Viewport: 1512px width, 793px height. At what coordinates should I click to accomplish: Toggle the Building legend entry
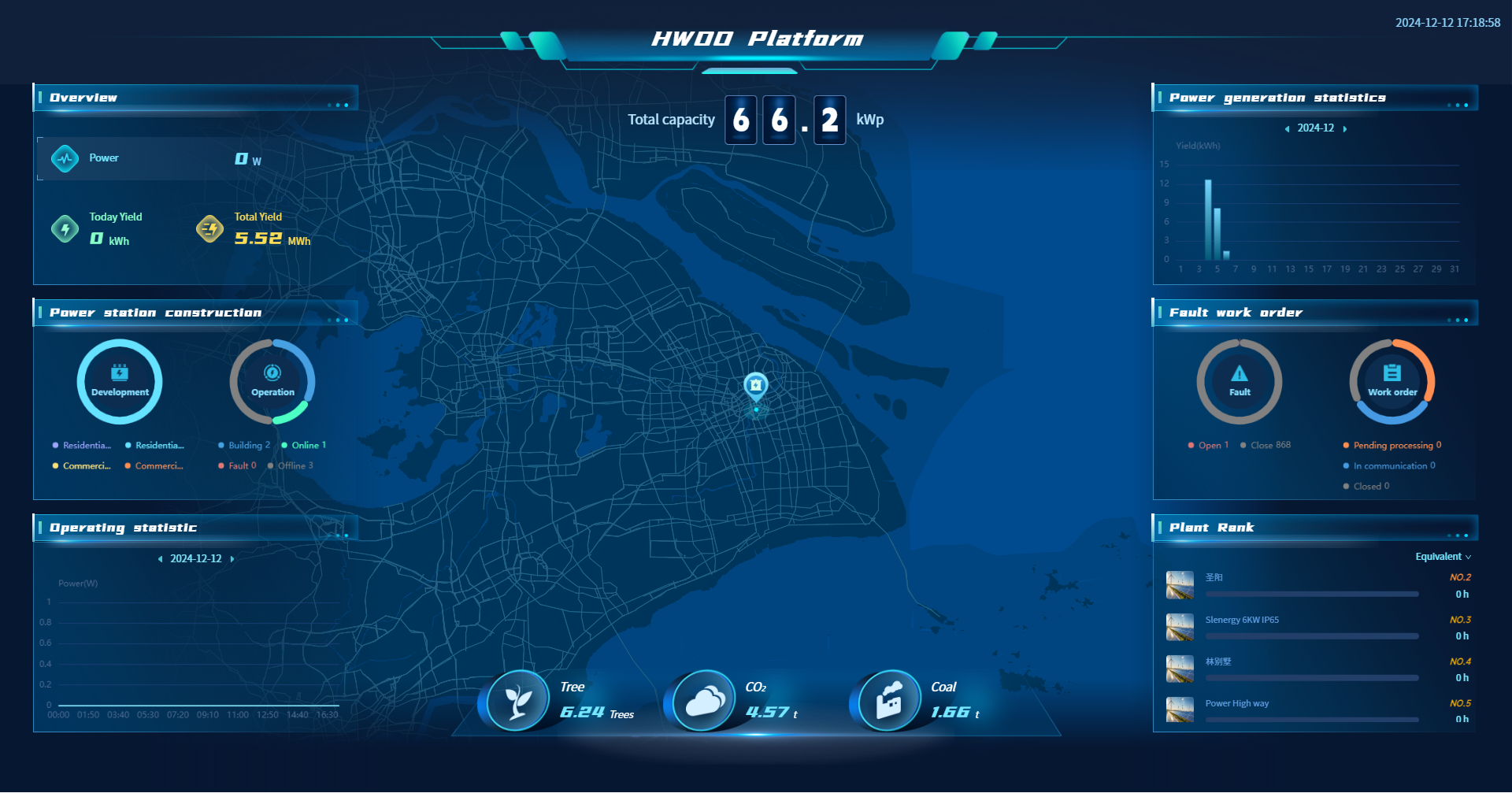point(244,446)
